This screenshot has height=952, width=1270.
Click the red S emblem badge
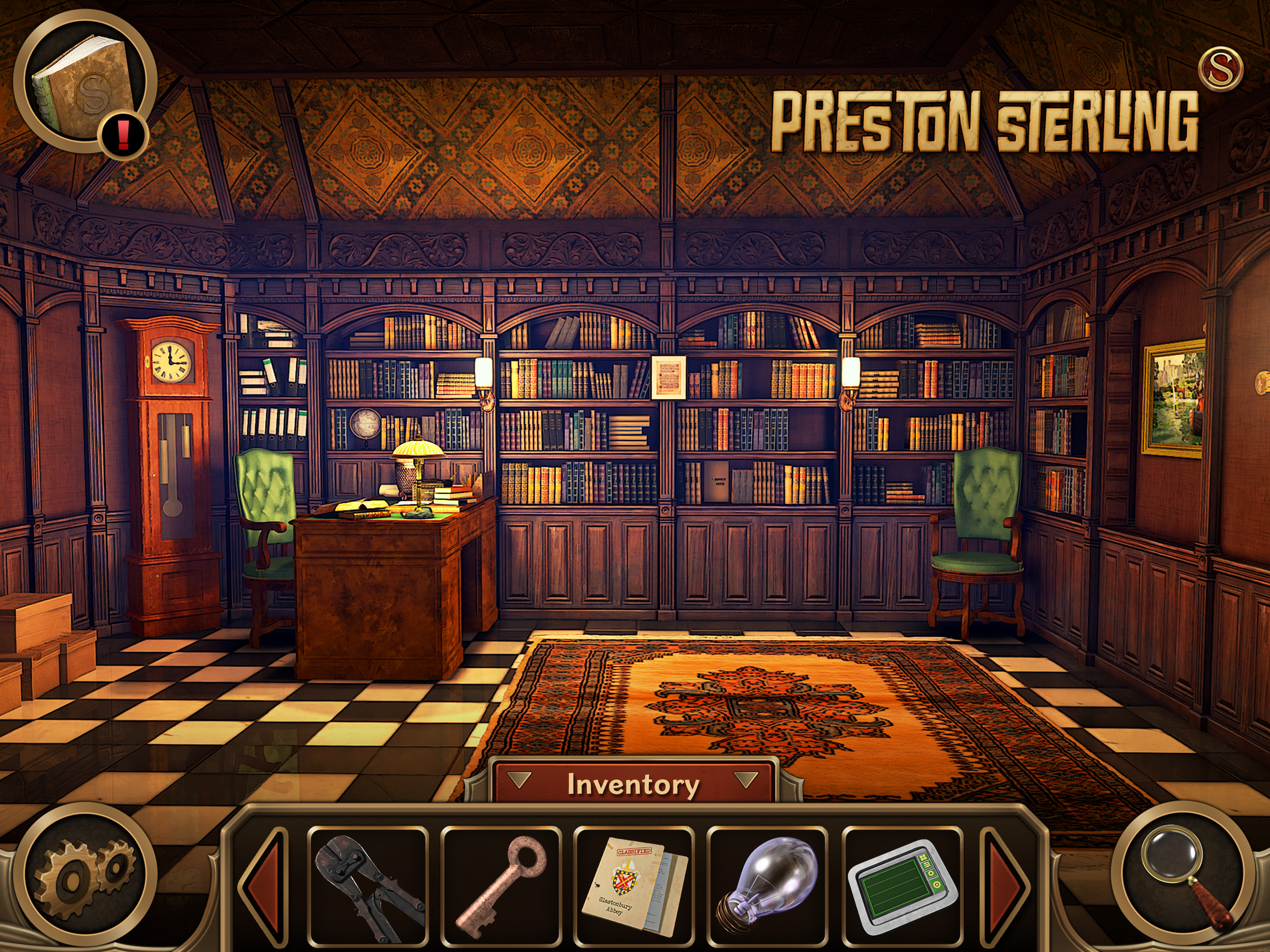[x=1221, y=69]
